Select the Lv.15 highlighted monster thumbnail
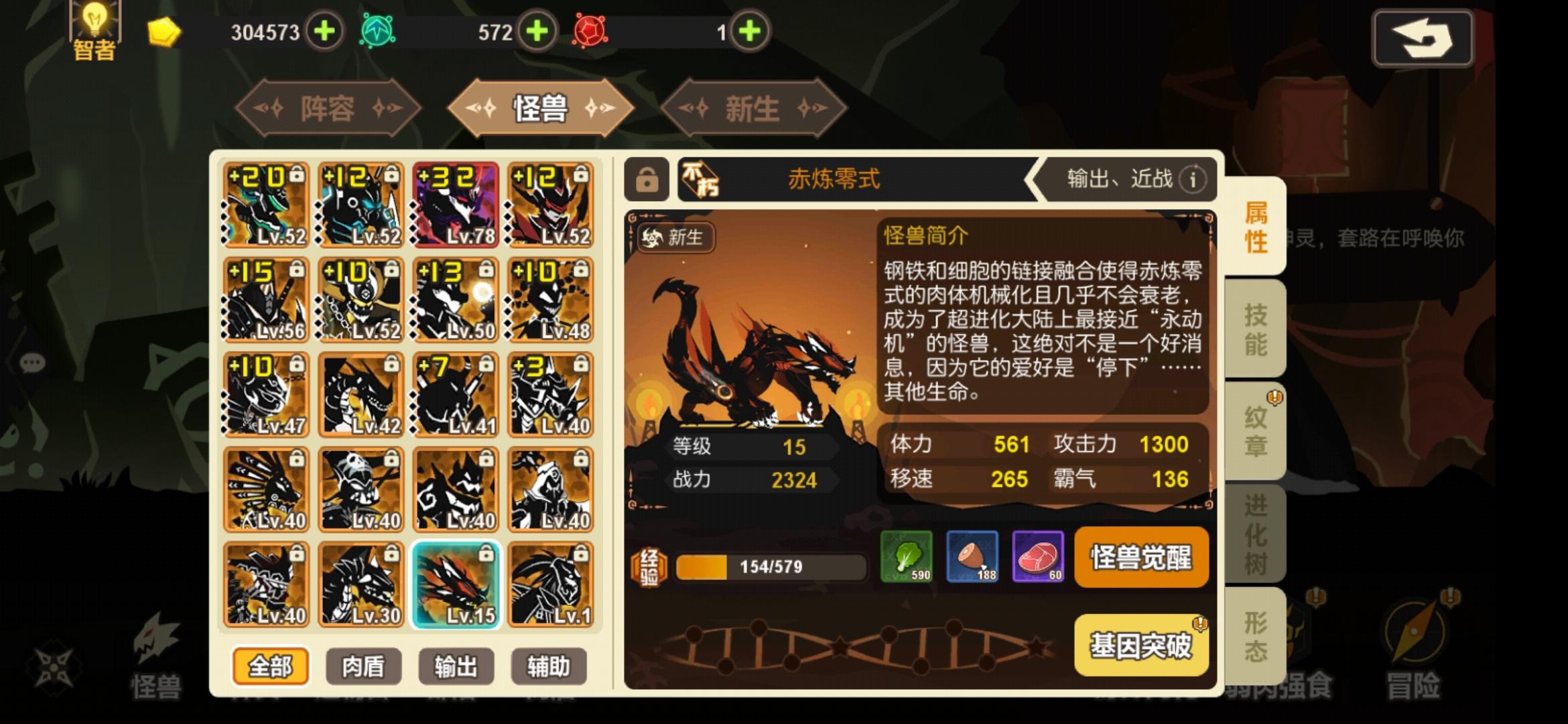The image size is (1568, 724). (x=456, y=583)
